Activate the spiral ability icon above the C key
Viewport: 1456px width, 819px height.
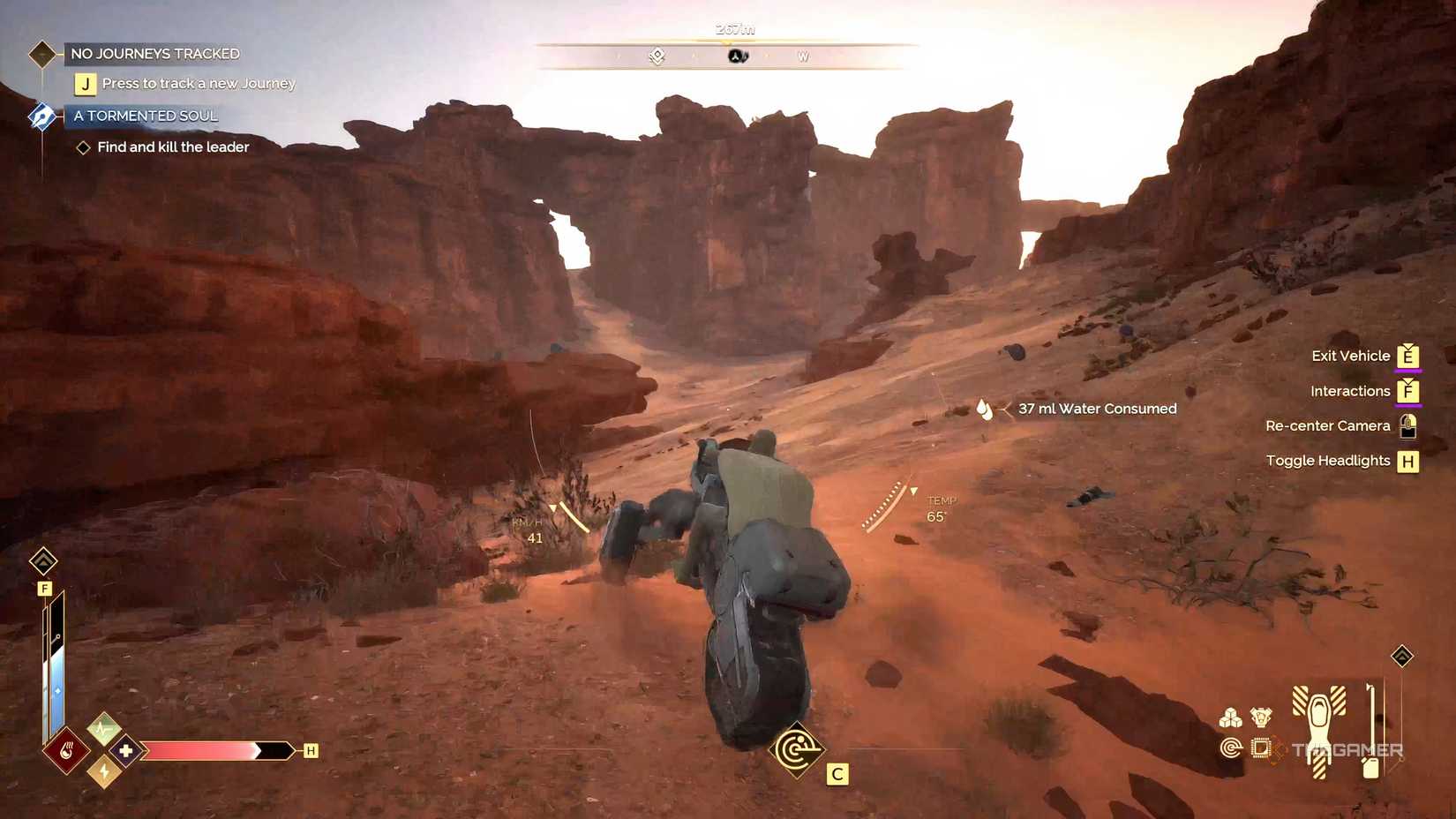tap(799, 748)
